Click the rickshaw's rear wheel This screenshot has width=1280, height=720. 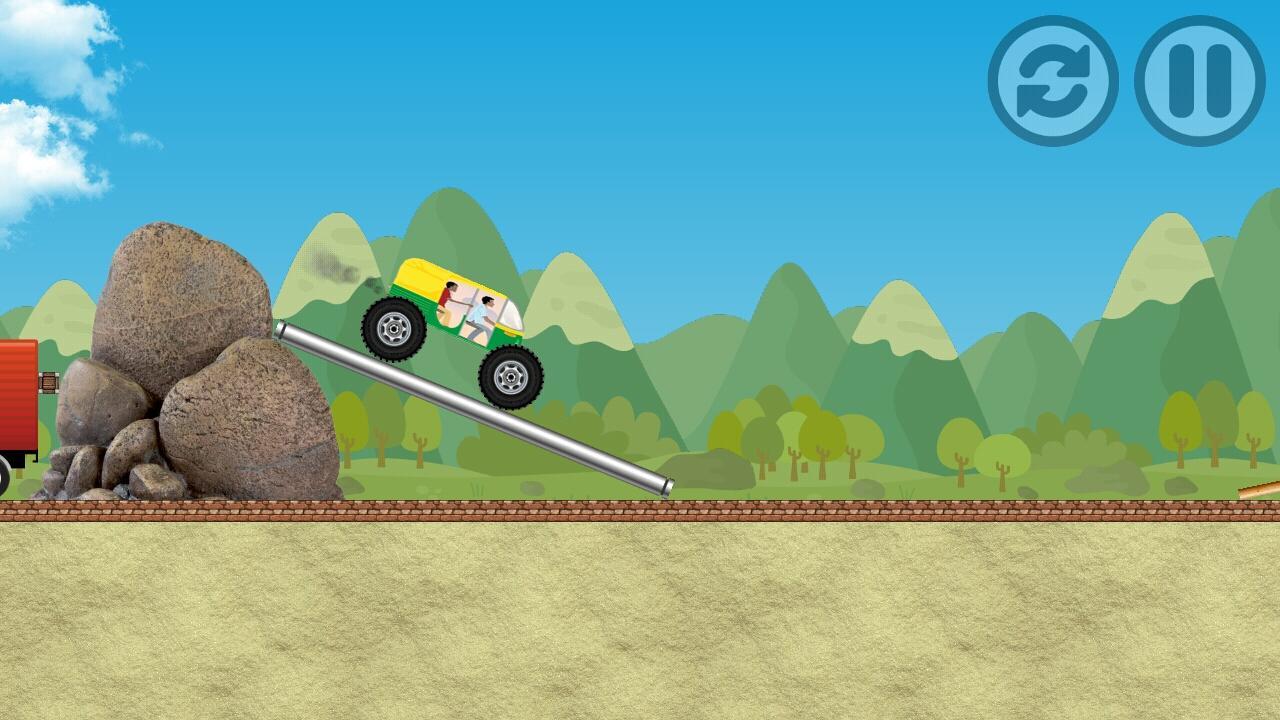(x=395, y=330)
